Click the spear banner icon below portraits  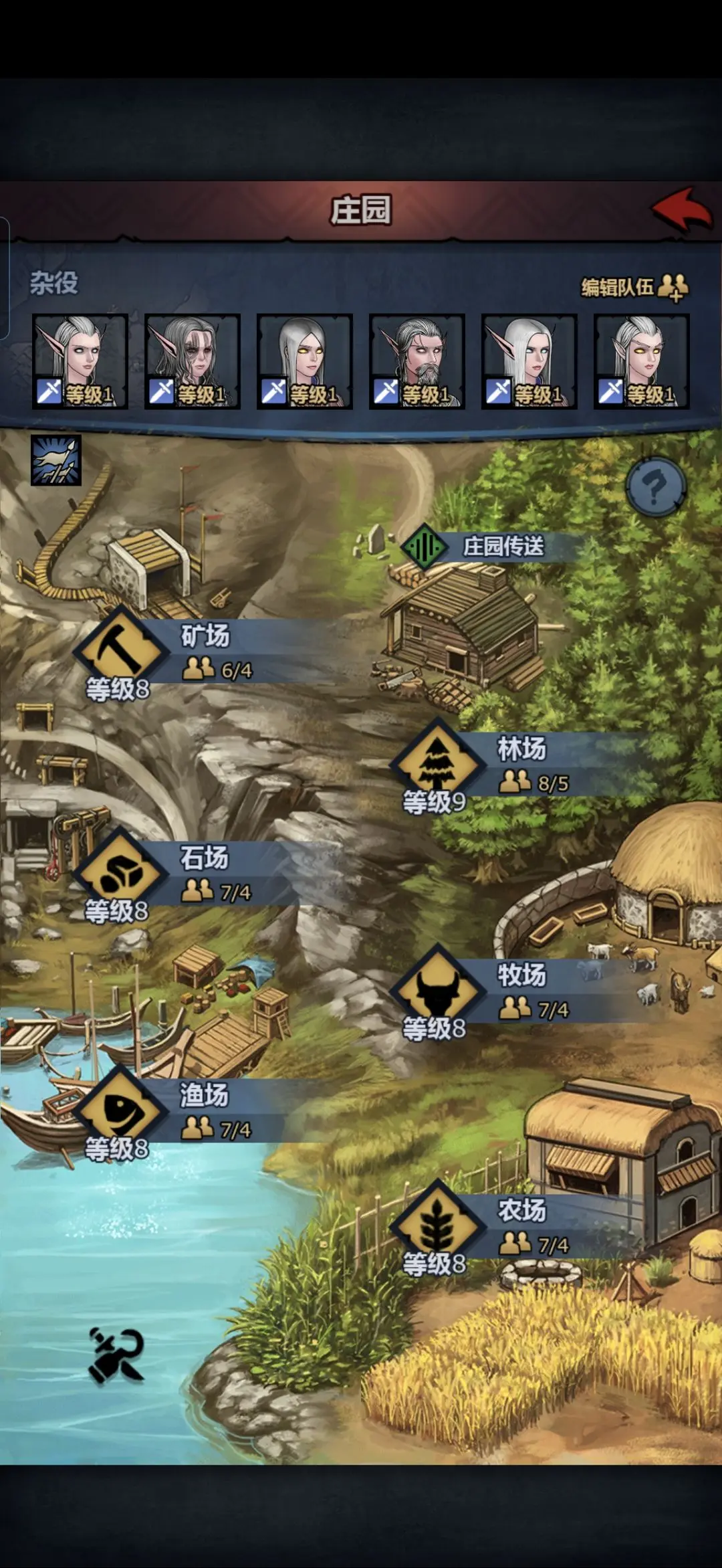(x=56, y=460)
